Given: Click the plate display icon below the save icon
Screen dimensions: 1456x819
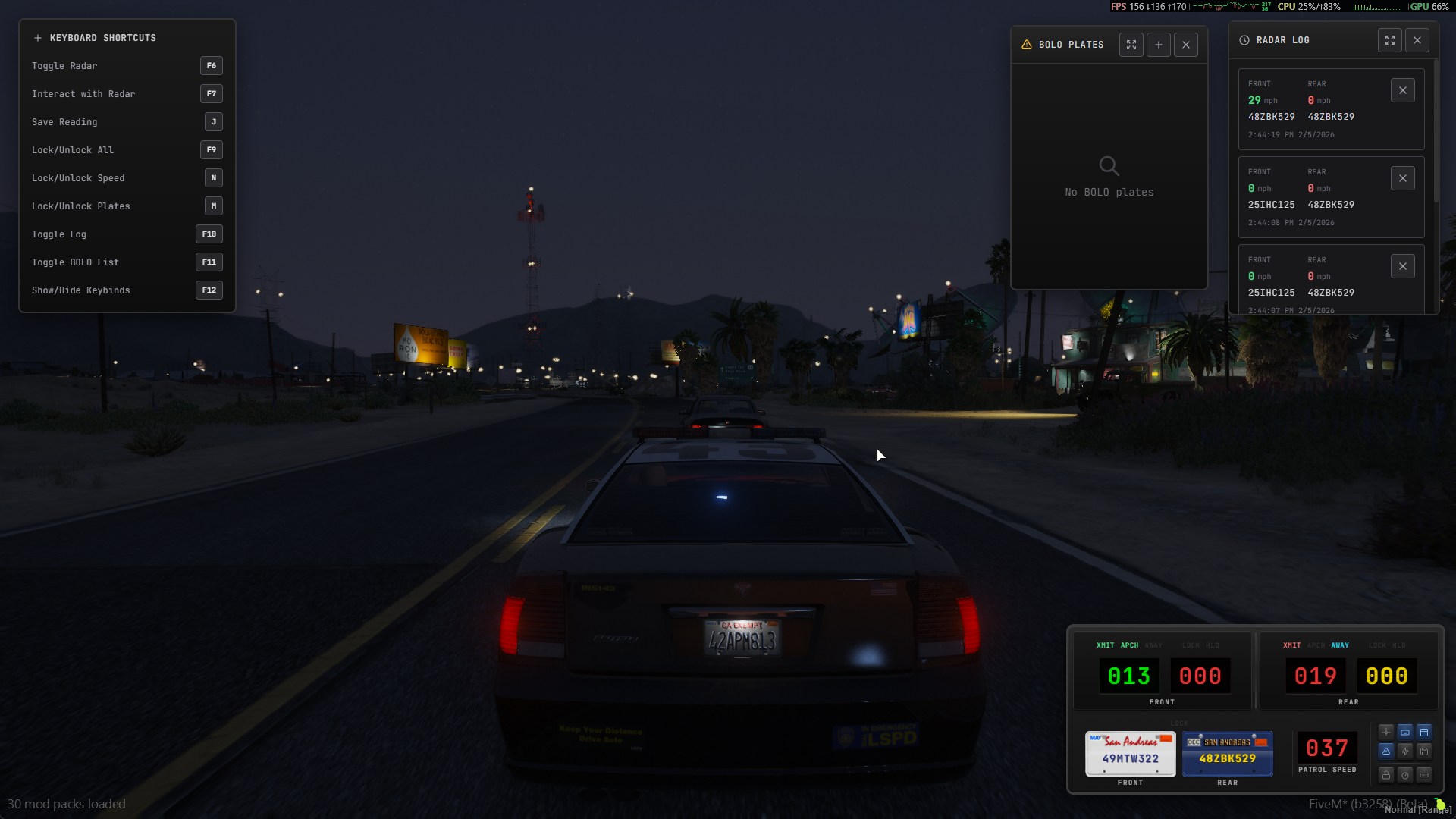Looking at the screenshot, I should 1424,775.
